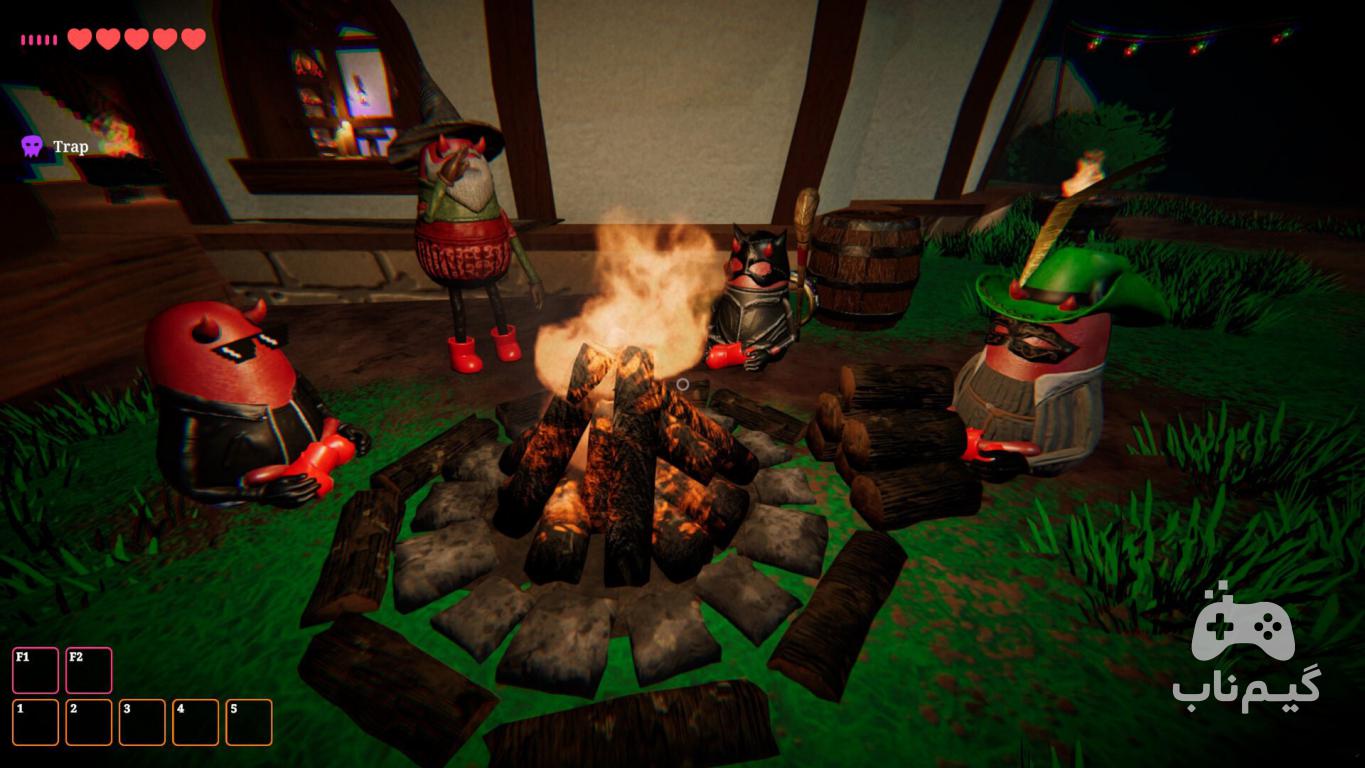Choose hotbar slot 2
This screenshot has width=1365, height=768.
(89, 722)
